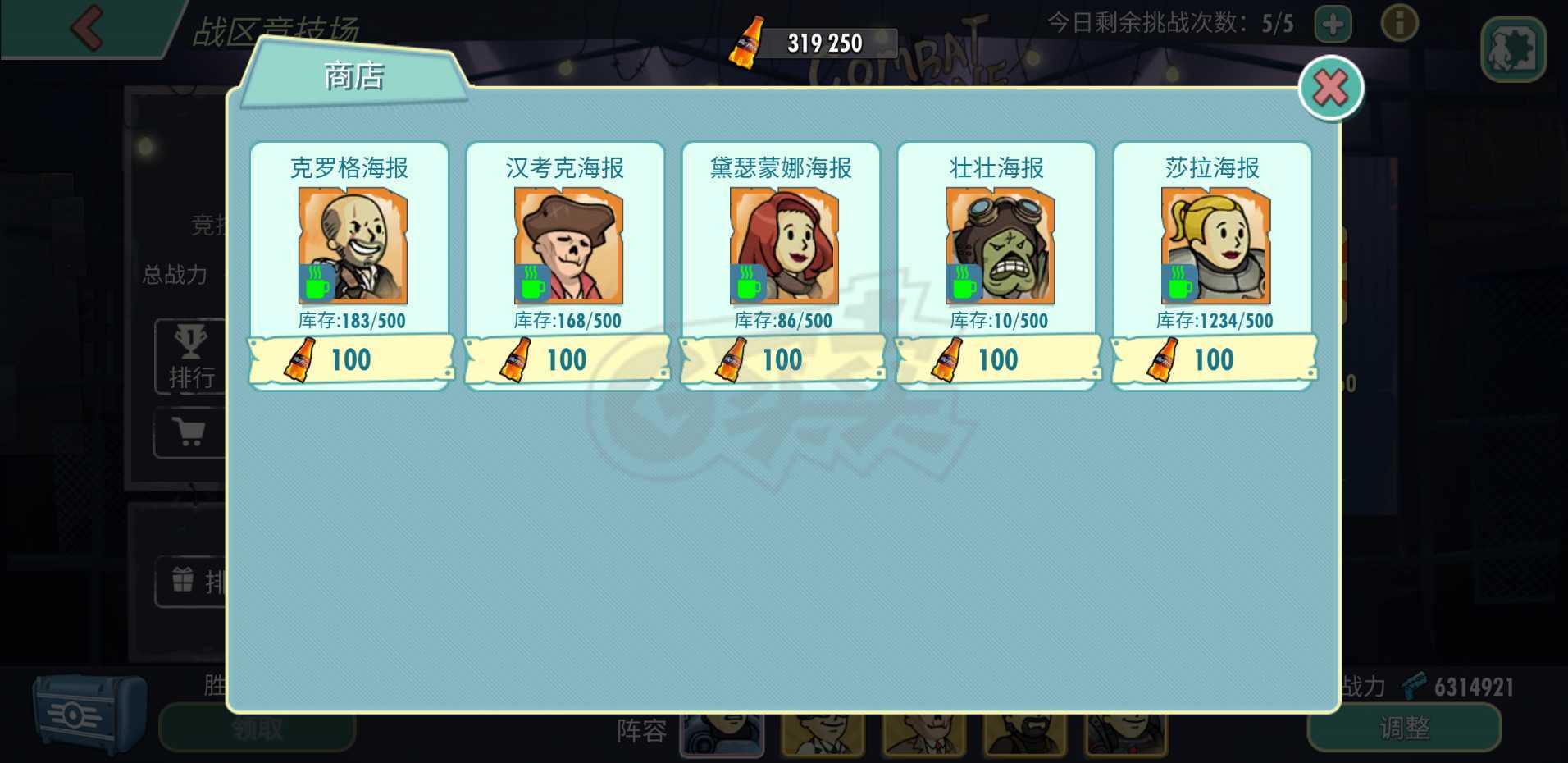Click the info (i) icon near challenge count
Viewport: 1568px width, 763px height.
click(x=1398, y=23)
